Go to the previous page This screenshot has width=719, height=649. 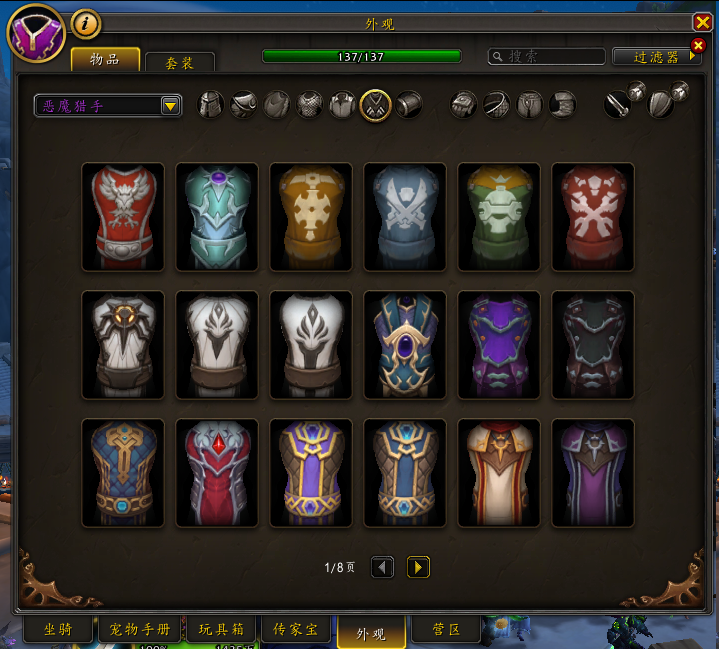pyautogui.click(x=382, y=567)
